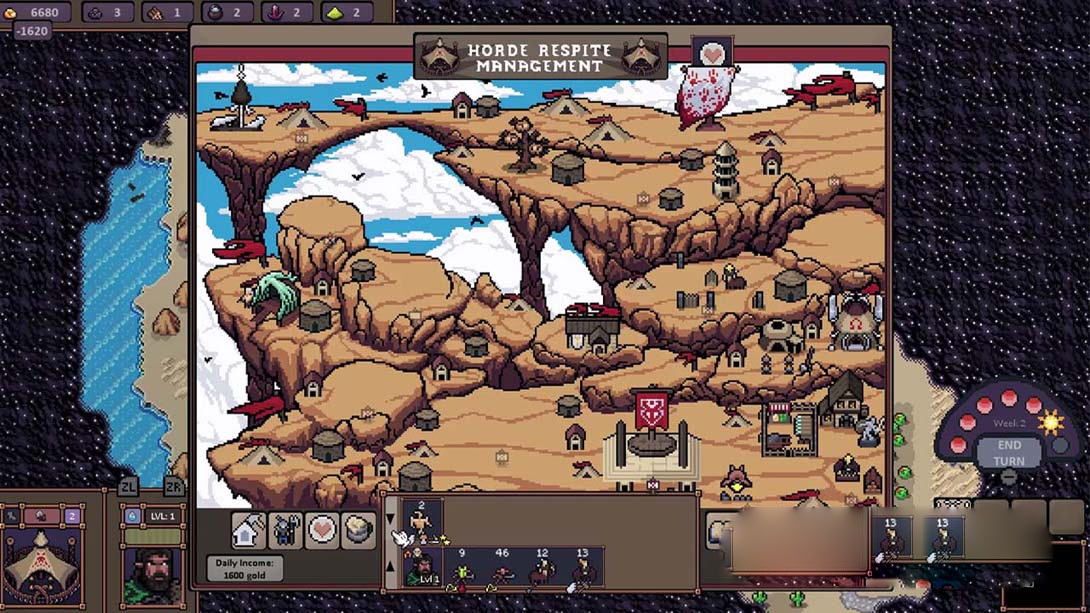Open the house build menu icon
The width and height of the screenshot is (1090, 613).
point(248,529)
